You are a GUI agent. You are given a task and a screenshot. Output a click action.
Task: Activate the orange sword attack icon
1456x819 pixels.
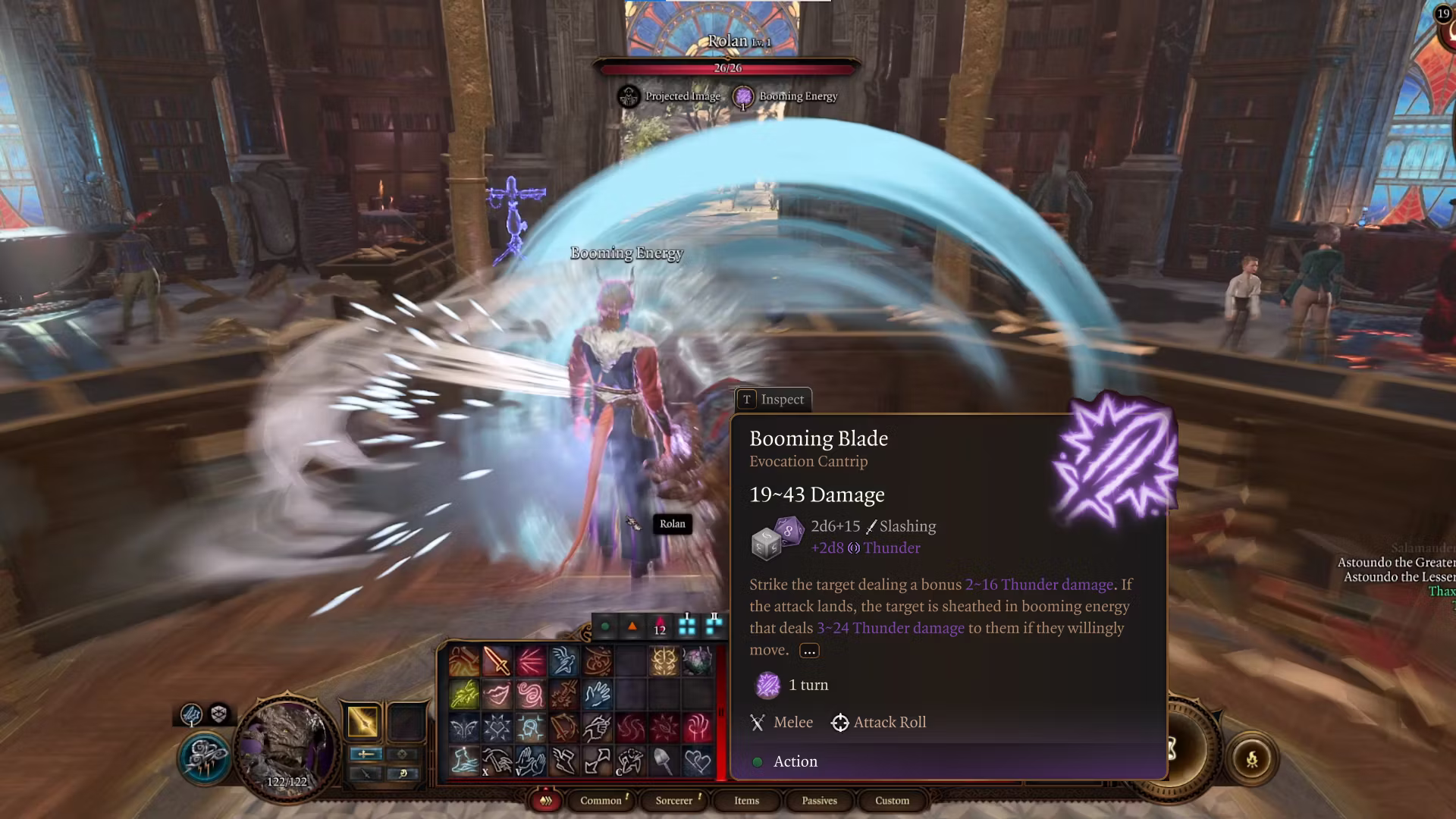(497, 661)
